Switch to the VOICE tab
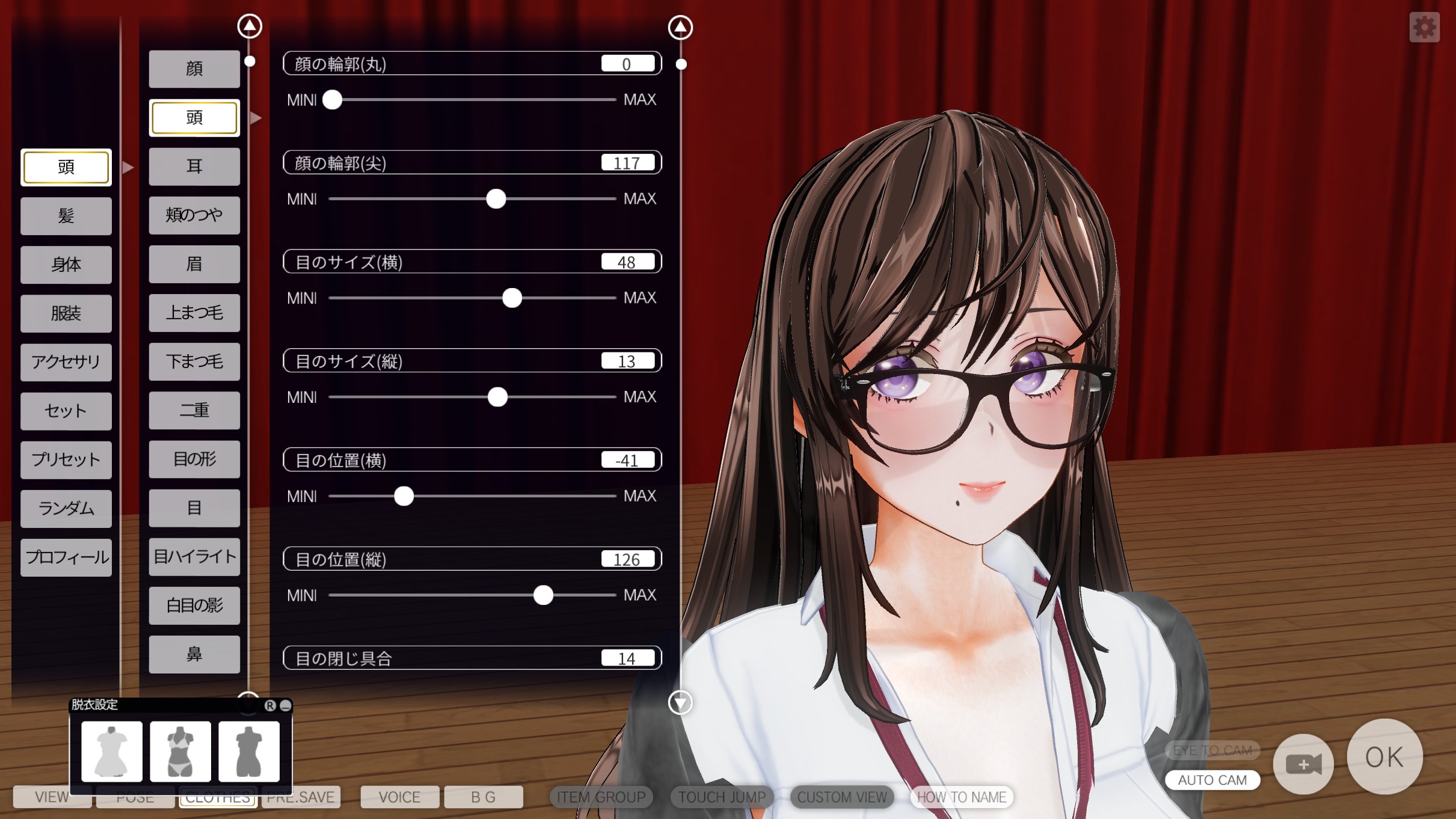This screenshot has height=819, width=1456. tap(399, 797)
